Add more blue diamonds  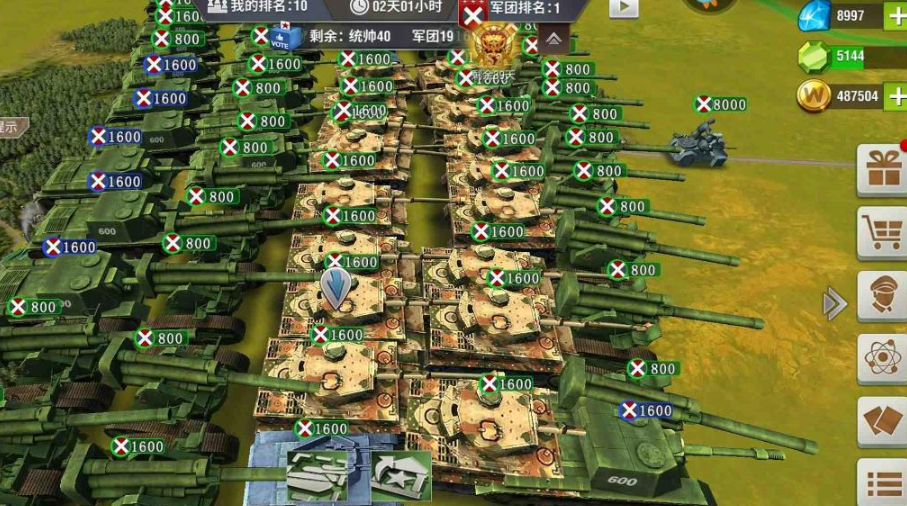pos(893,16)
